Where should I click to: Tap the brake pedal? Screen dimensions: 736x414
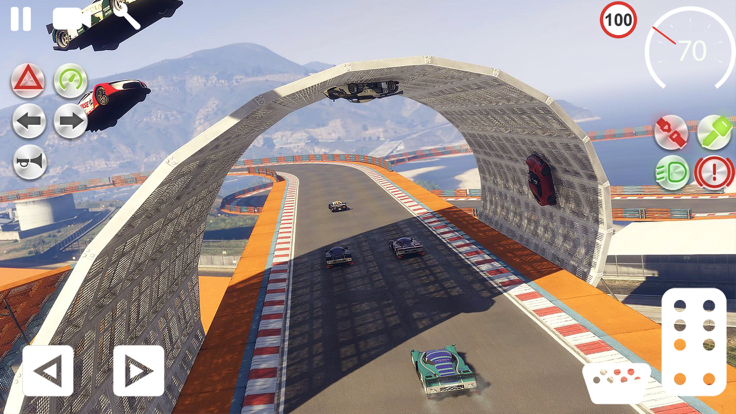[617, 383]
